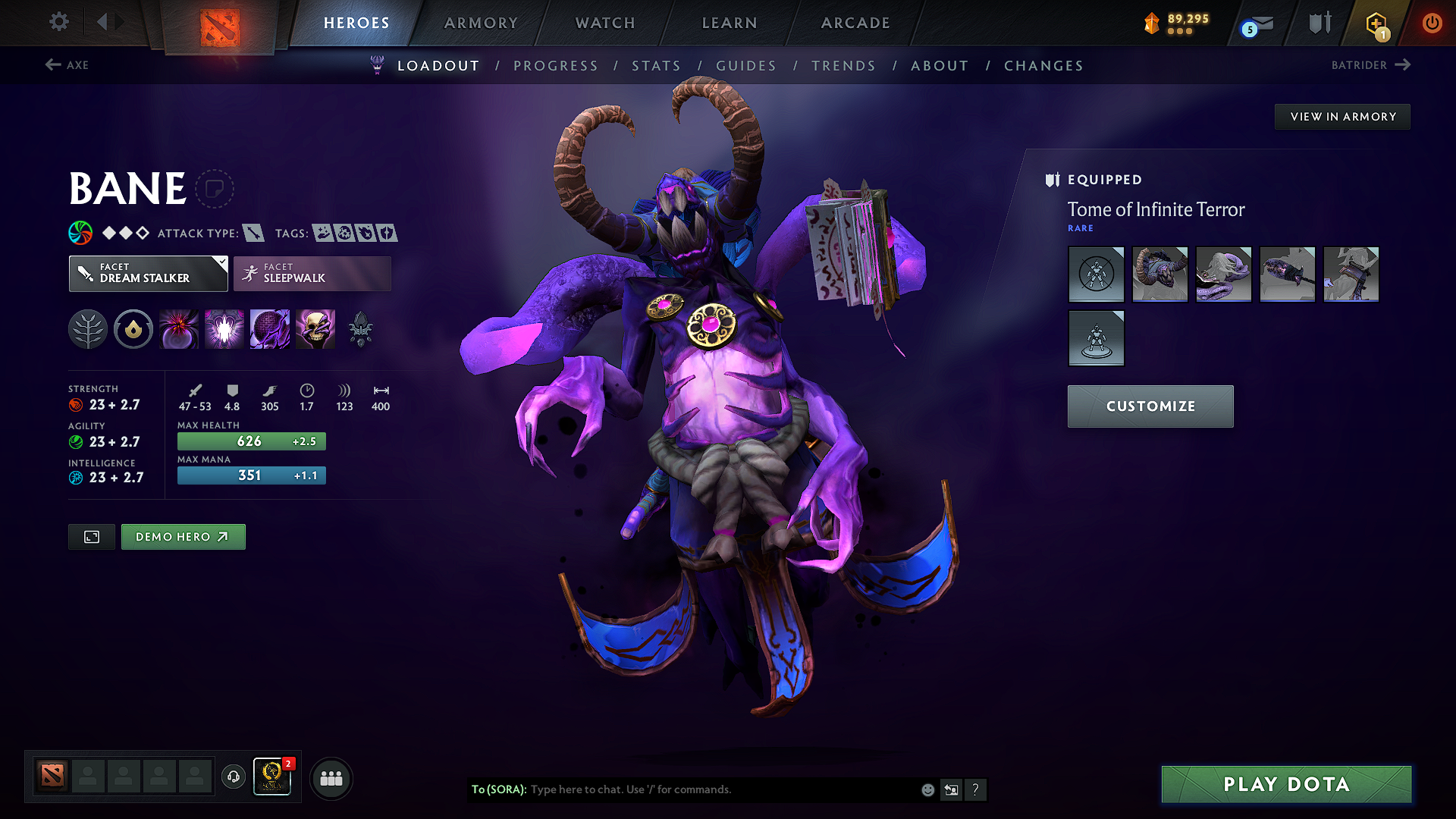Select the Sleepwalk facet
The image size is (1456, 819).
pos(312,273)
